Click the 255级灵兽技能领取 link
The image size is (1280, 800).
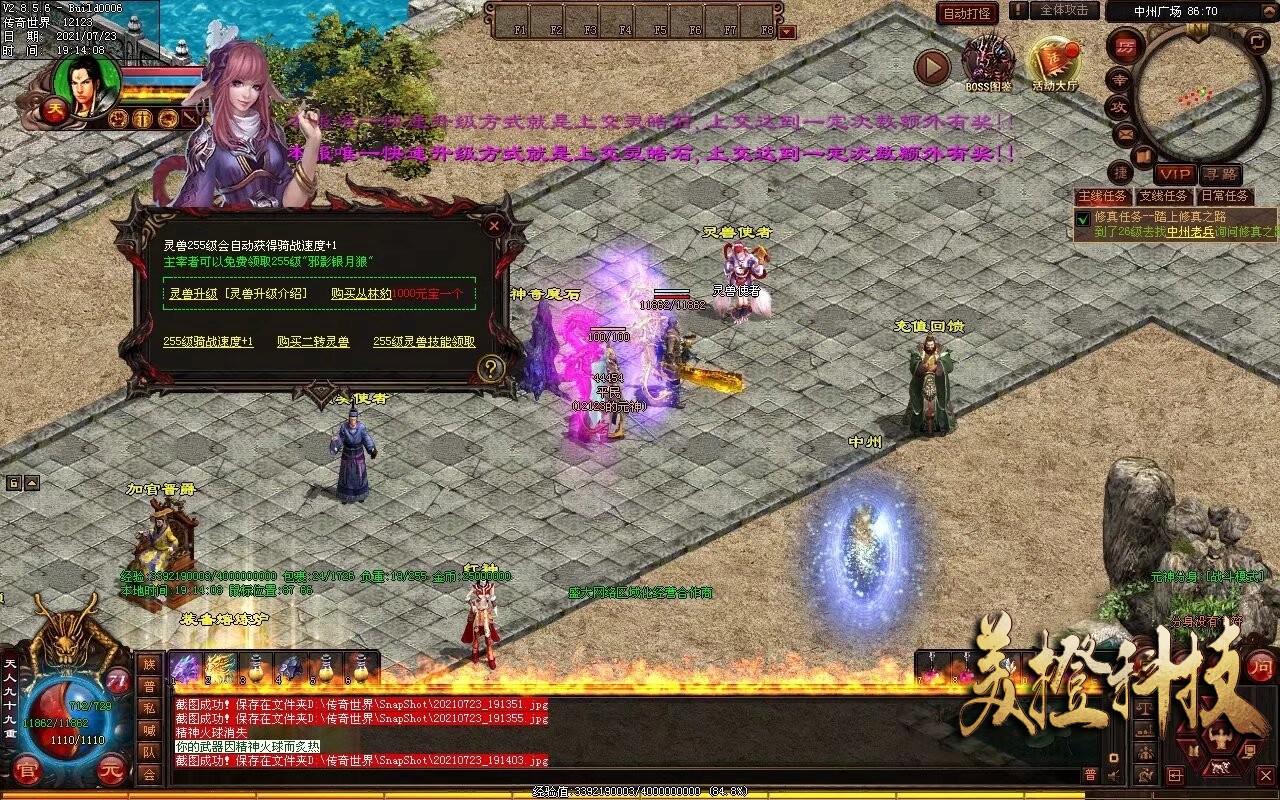(424, 340)
